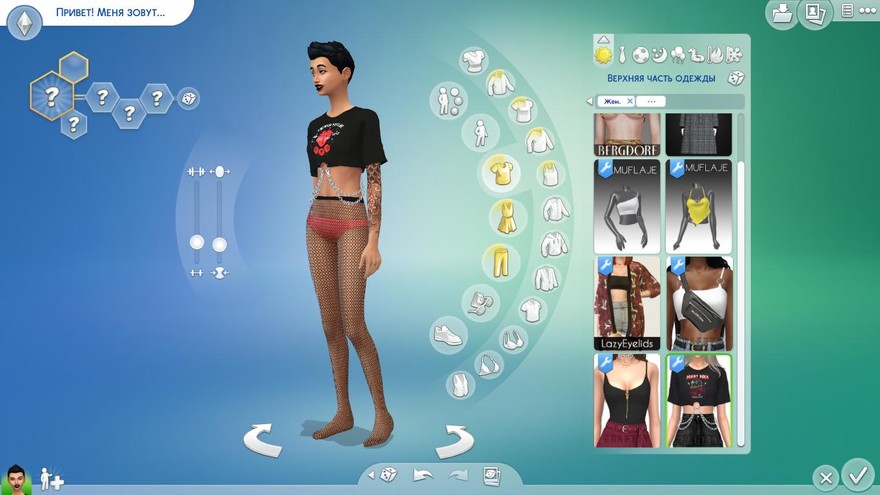Undo the last change

423,475
